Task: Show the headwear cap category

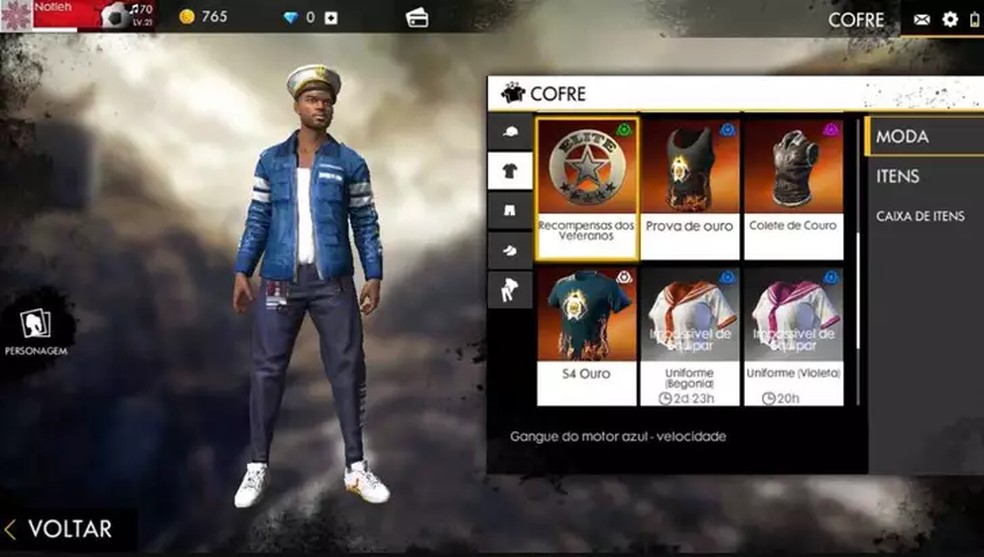Action: (x=510, y=132)
